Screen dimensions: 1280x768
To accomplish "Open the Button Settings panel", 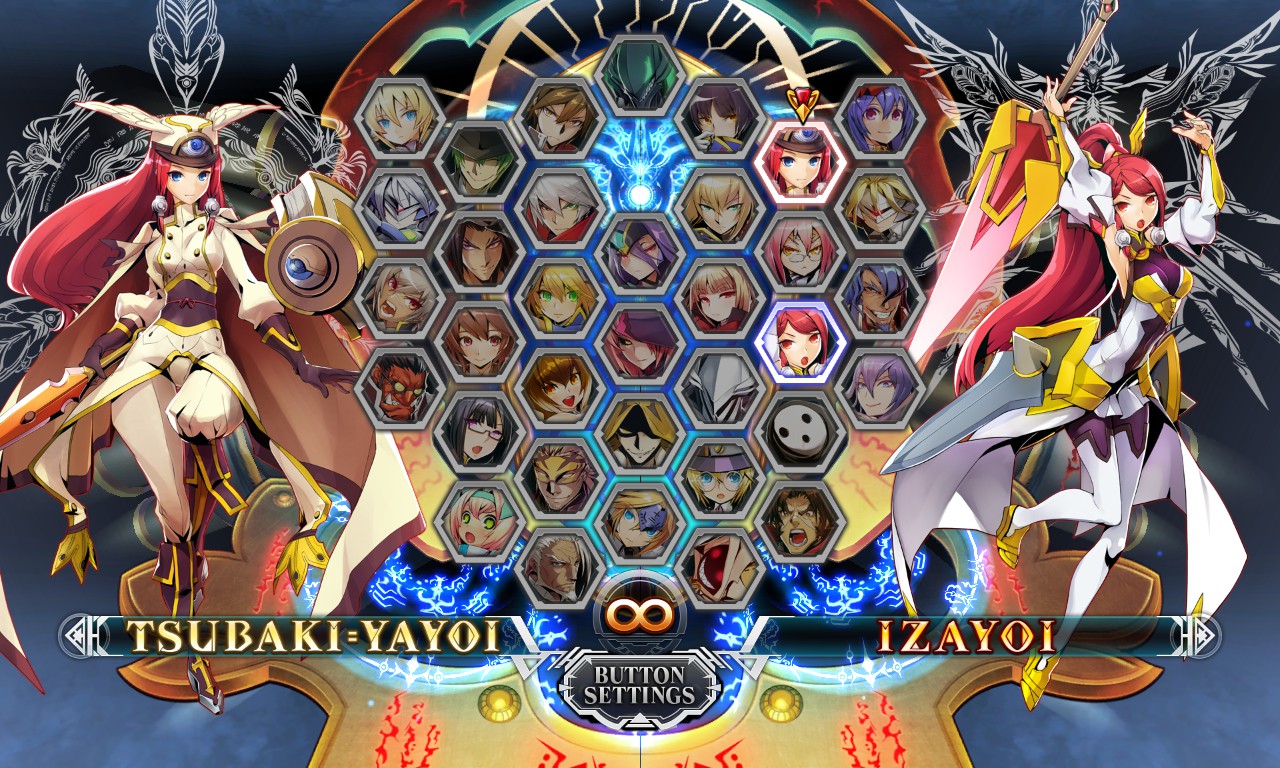I will coord(640,685).
